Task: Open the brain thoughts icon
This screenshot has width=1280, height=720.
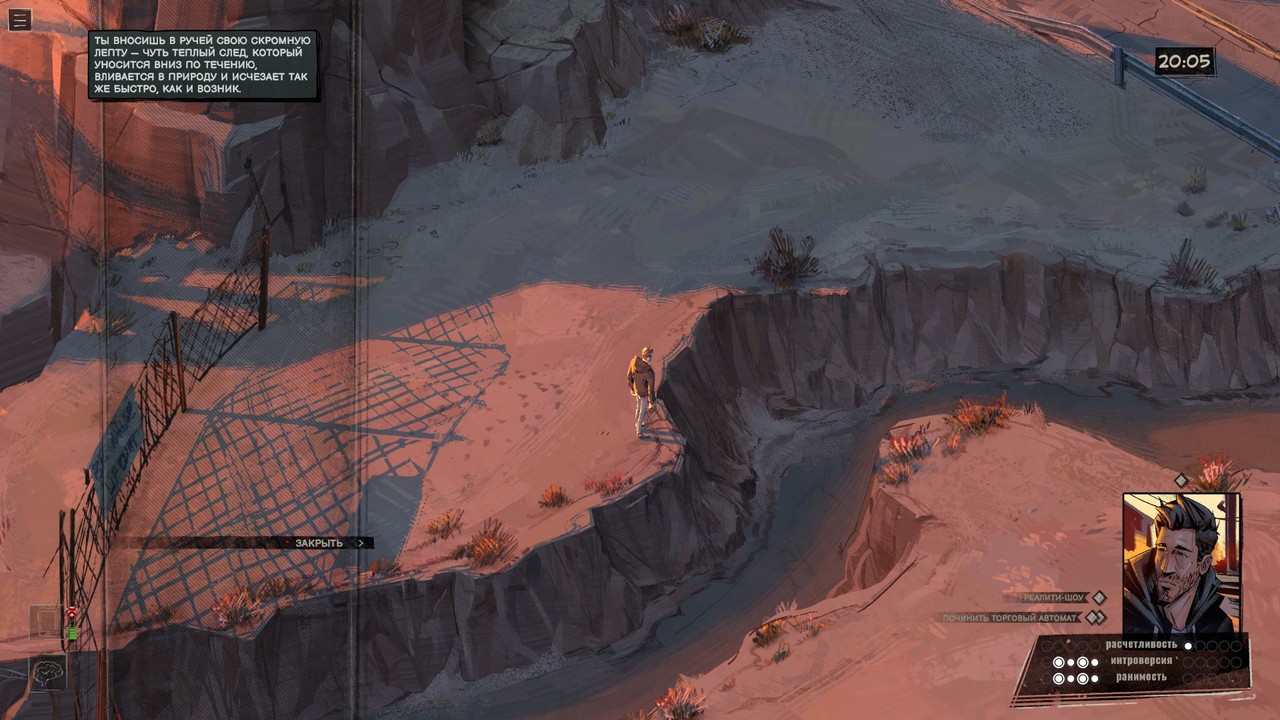Action: tap(47, 671)
